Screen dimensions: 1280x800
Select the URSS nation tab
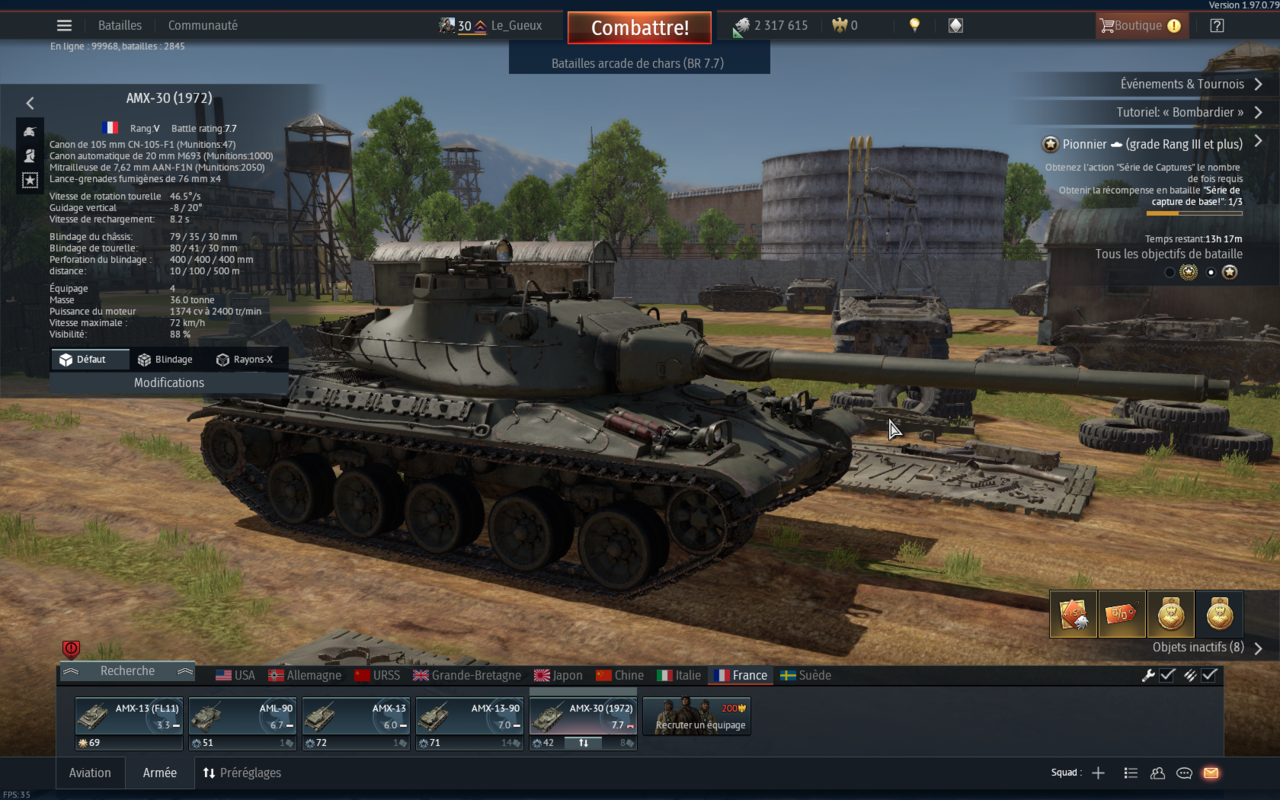coord(377,676)
